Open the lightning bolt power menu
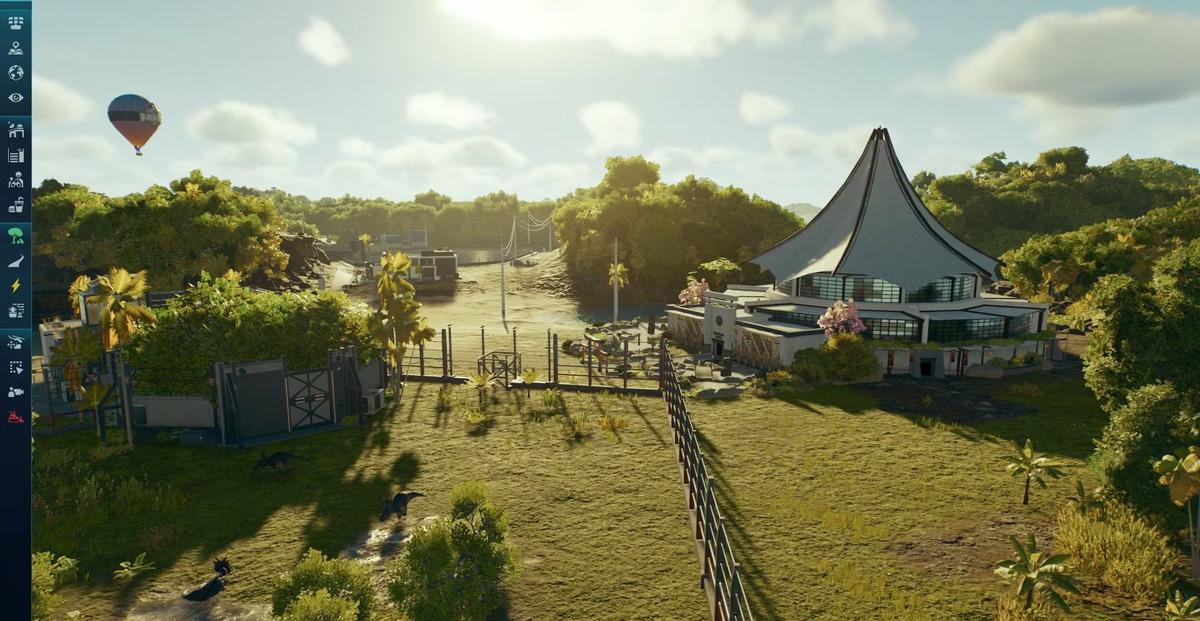1200x621 pixels. 15,286
